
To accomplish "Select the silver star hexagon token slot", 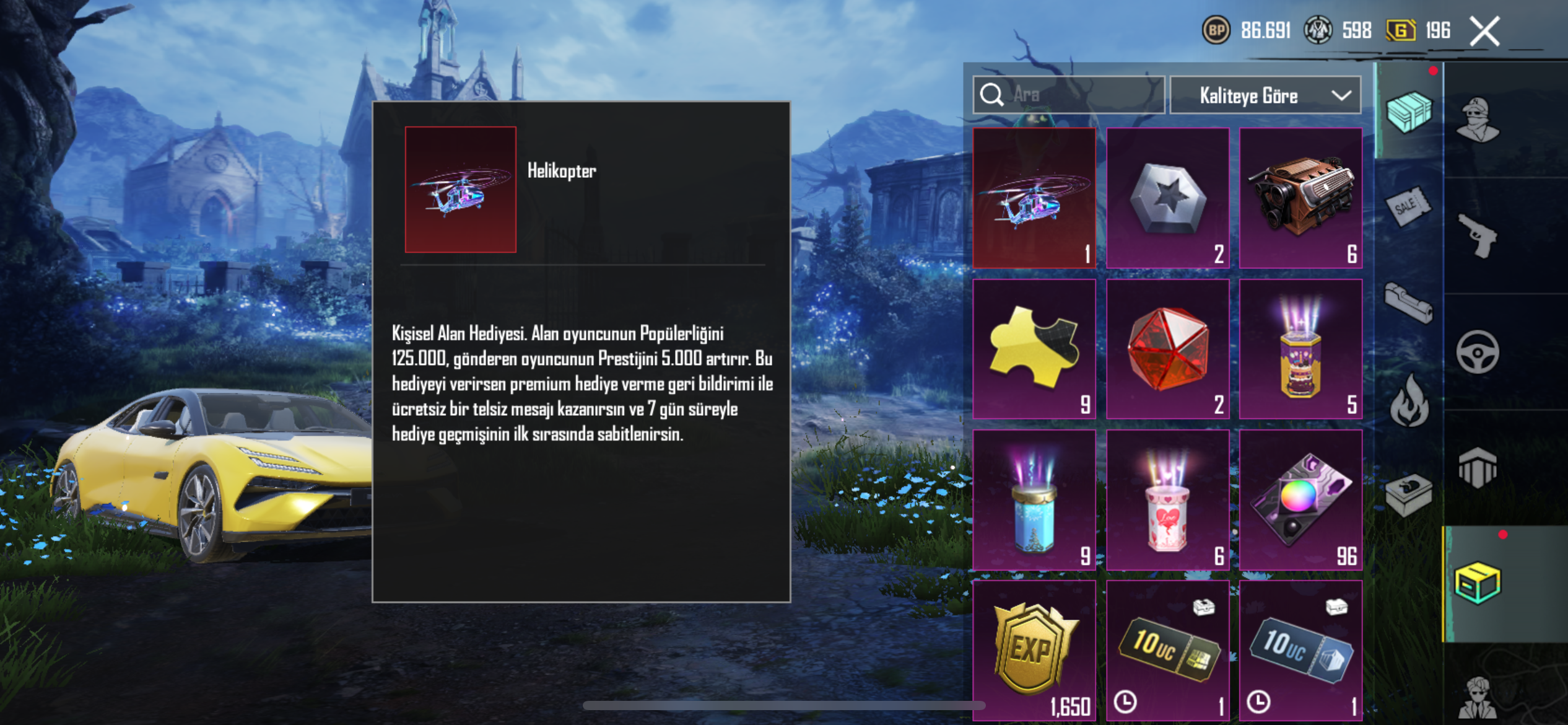I will click(x=1167, y=198).
